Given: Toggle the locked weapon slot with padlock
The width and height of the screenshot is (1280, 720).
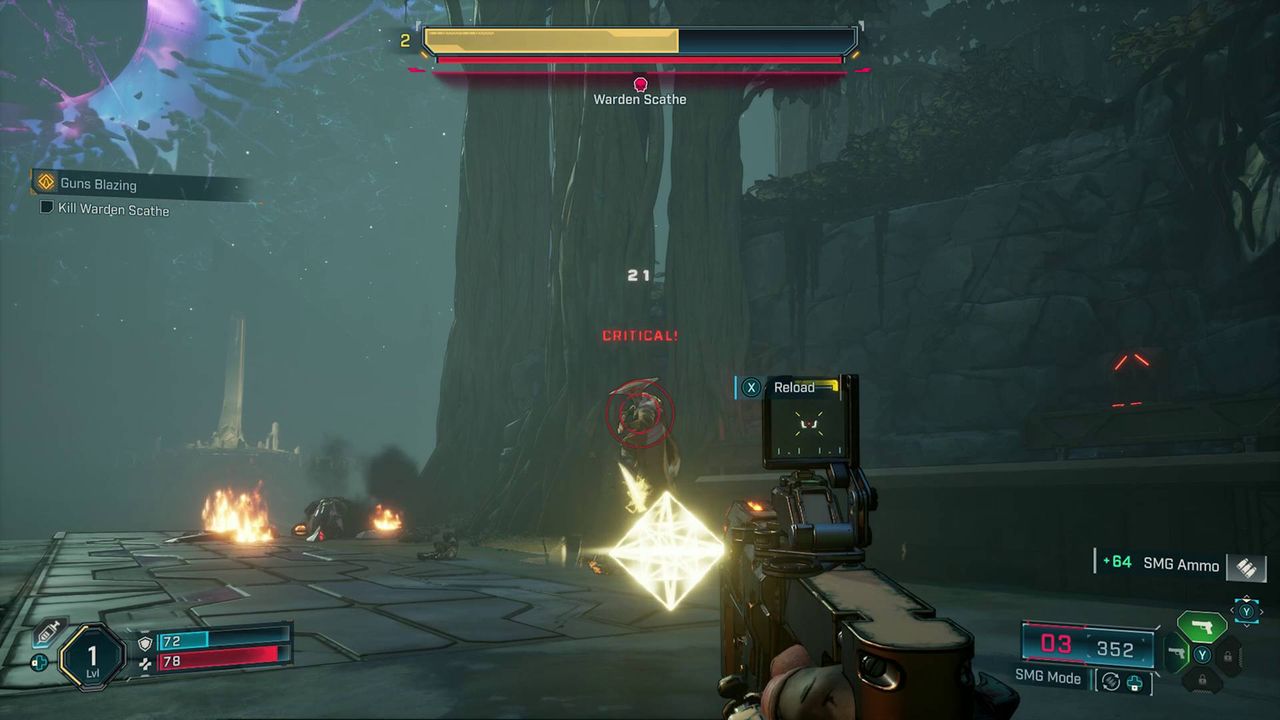Looking at the screenshot, I should pos(1230,657).
